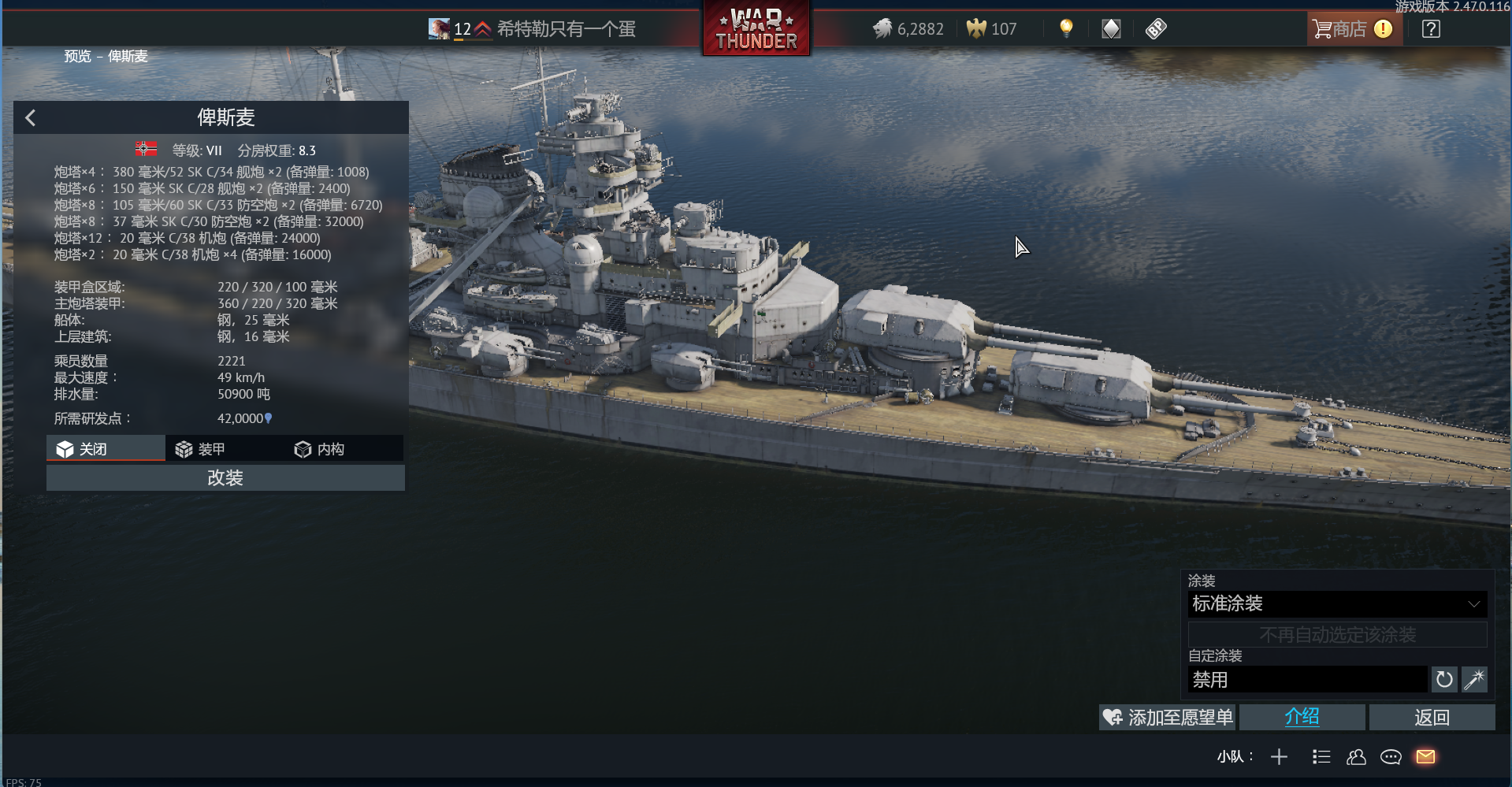The height and width of the screenshot is (787, 1512).
Task: Open the 标准涂装 camouflage dropdown
Action: click(1337, 604)
